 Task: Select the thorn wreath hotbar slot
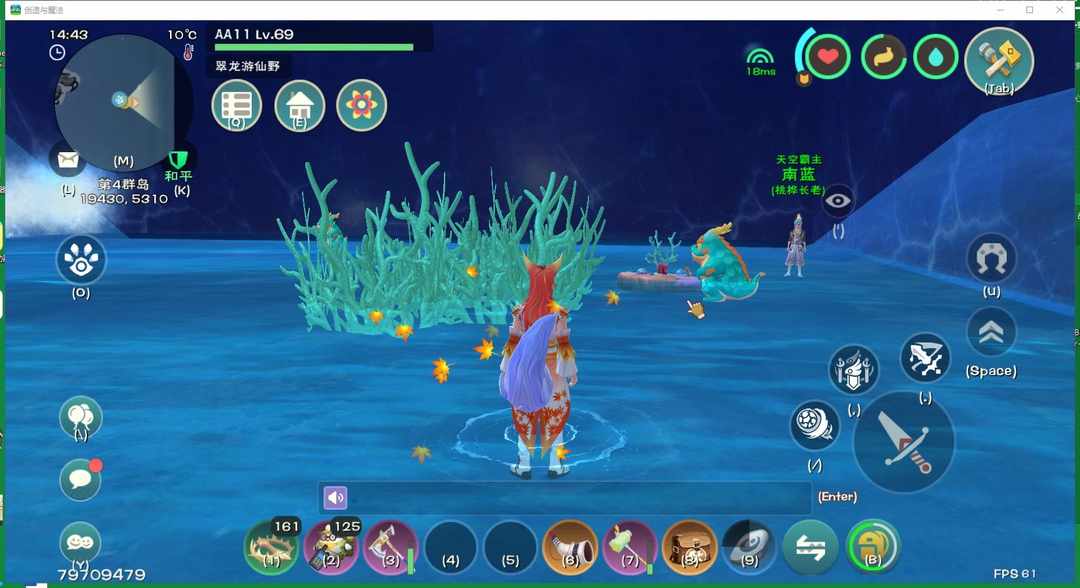[x=271, y=547]
